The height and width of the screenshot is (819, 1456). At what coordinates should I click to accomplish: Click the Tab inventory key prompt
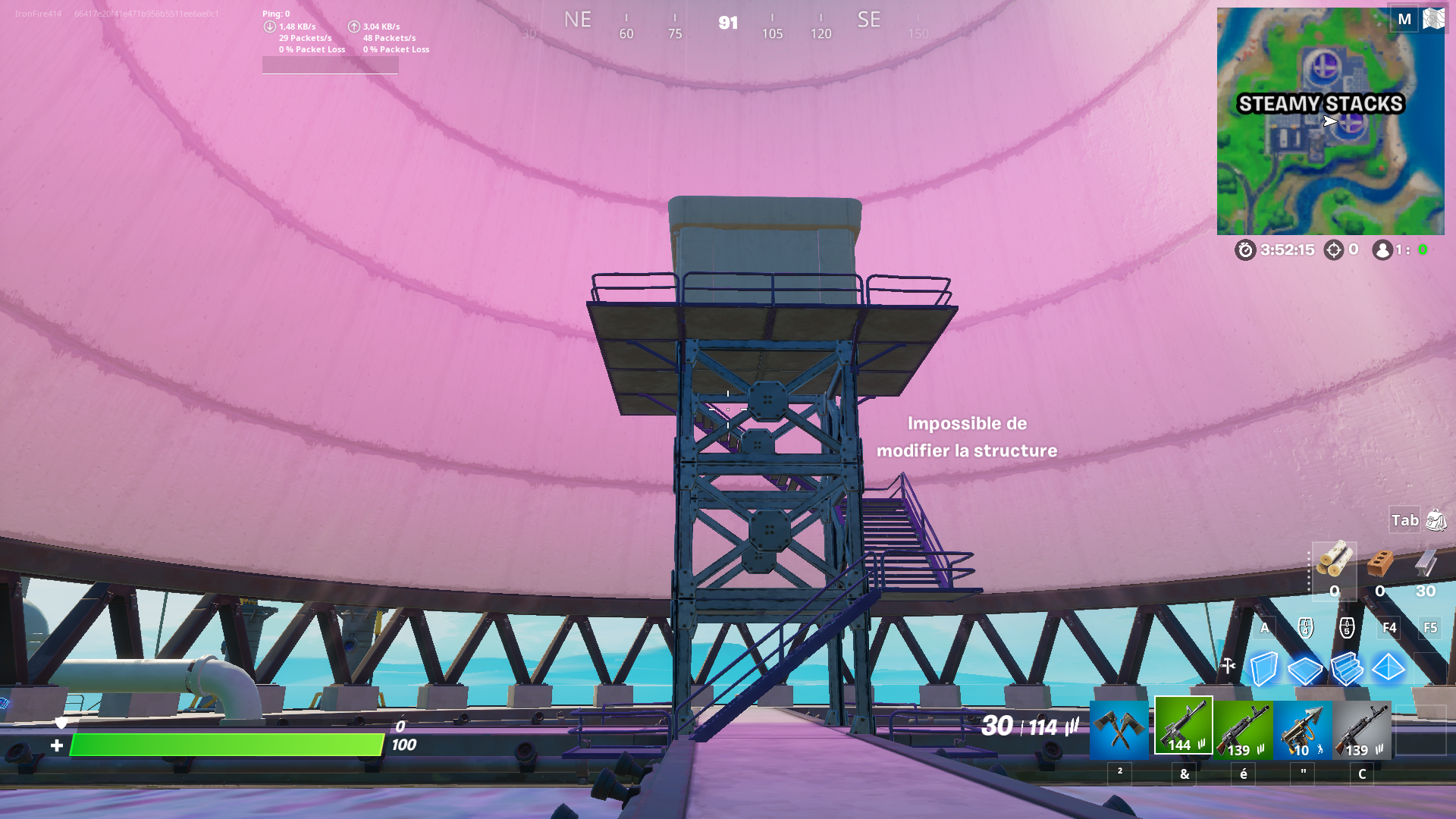[x=1403, y=521]
